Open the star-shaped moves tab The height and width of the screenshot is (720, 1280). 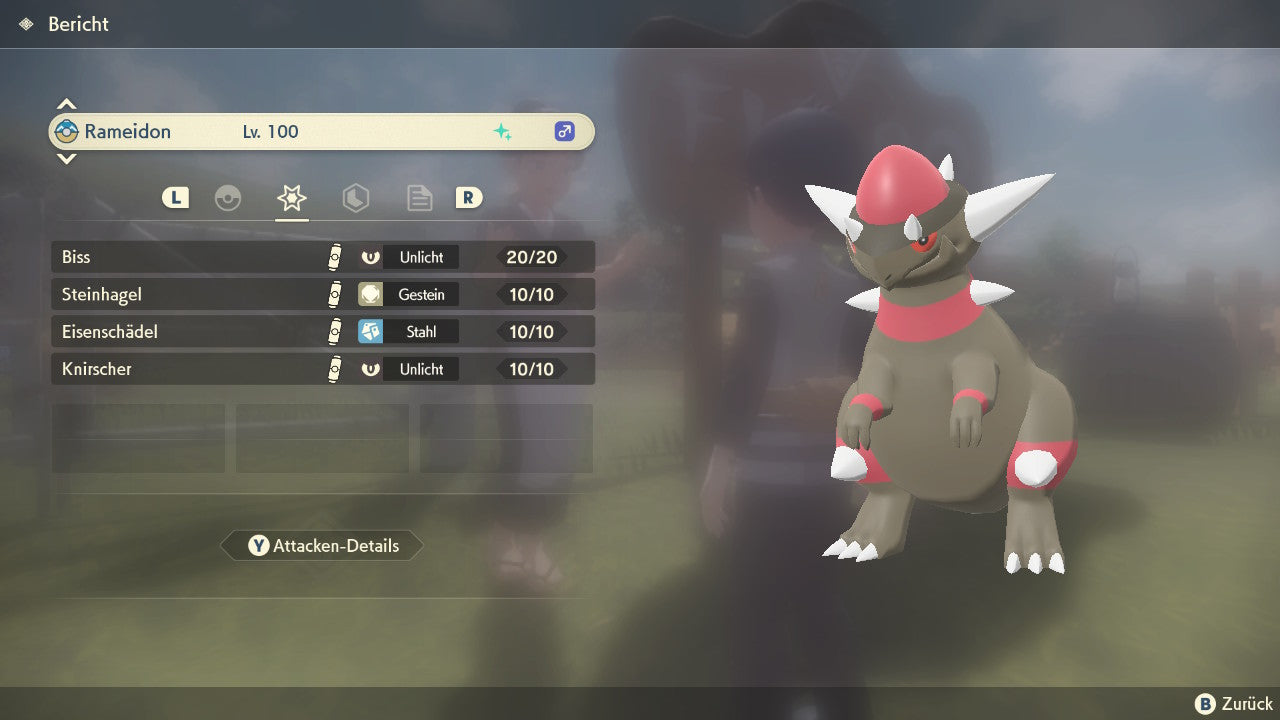coord(292,198)
